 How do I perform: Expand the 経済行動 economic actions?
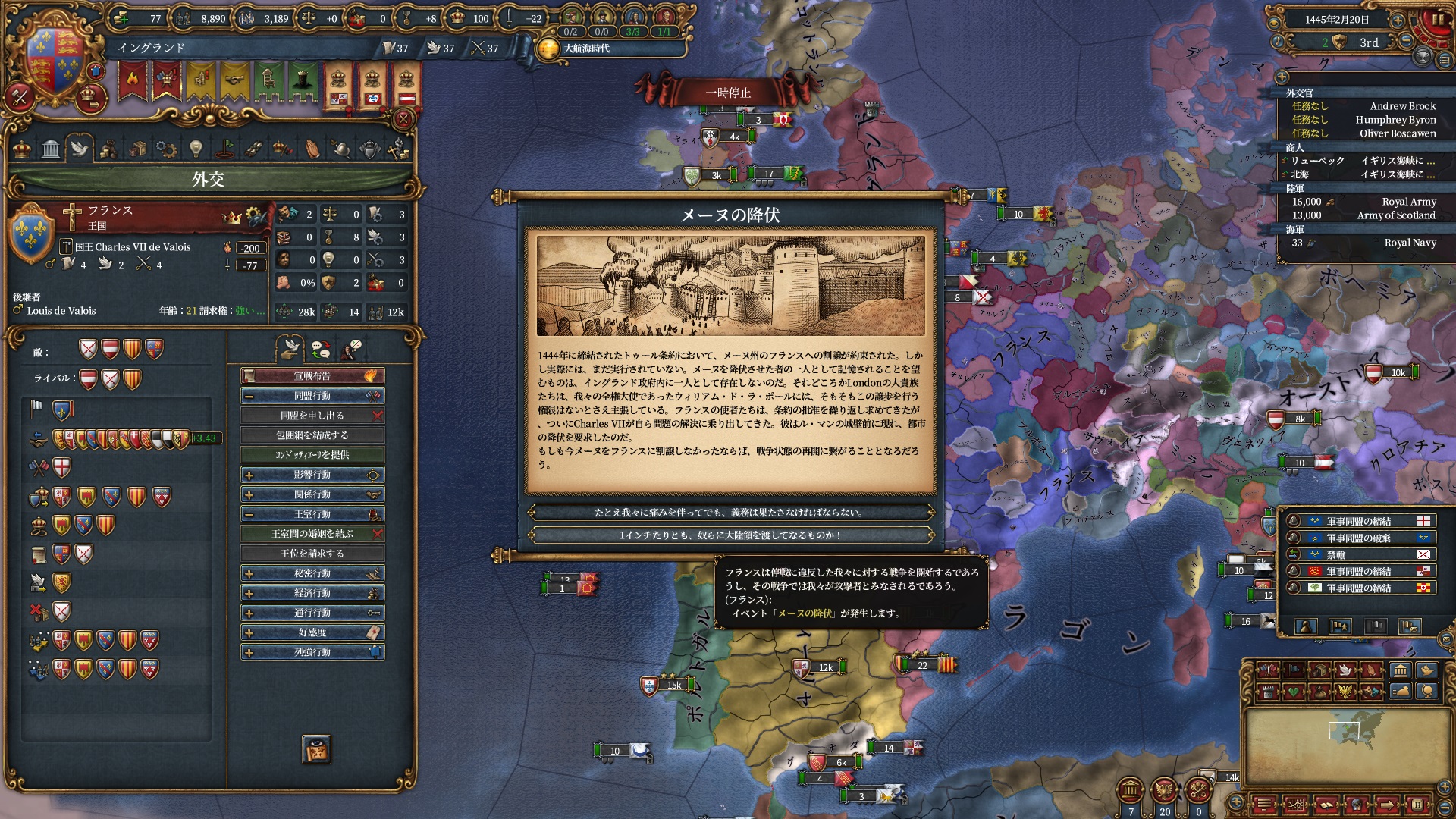click(312, 593)
